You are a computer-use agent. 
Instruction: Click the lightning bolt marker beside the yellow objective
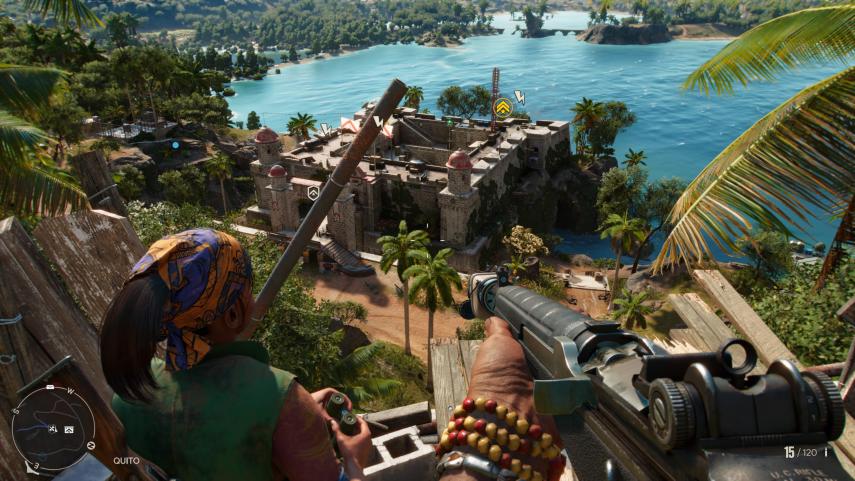pos(519,97)
